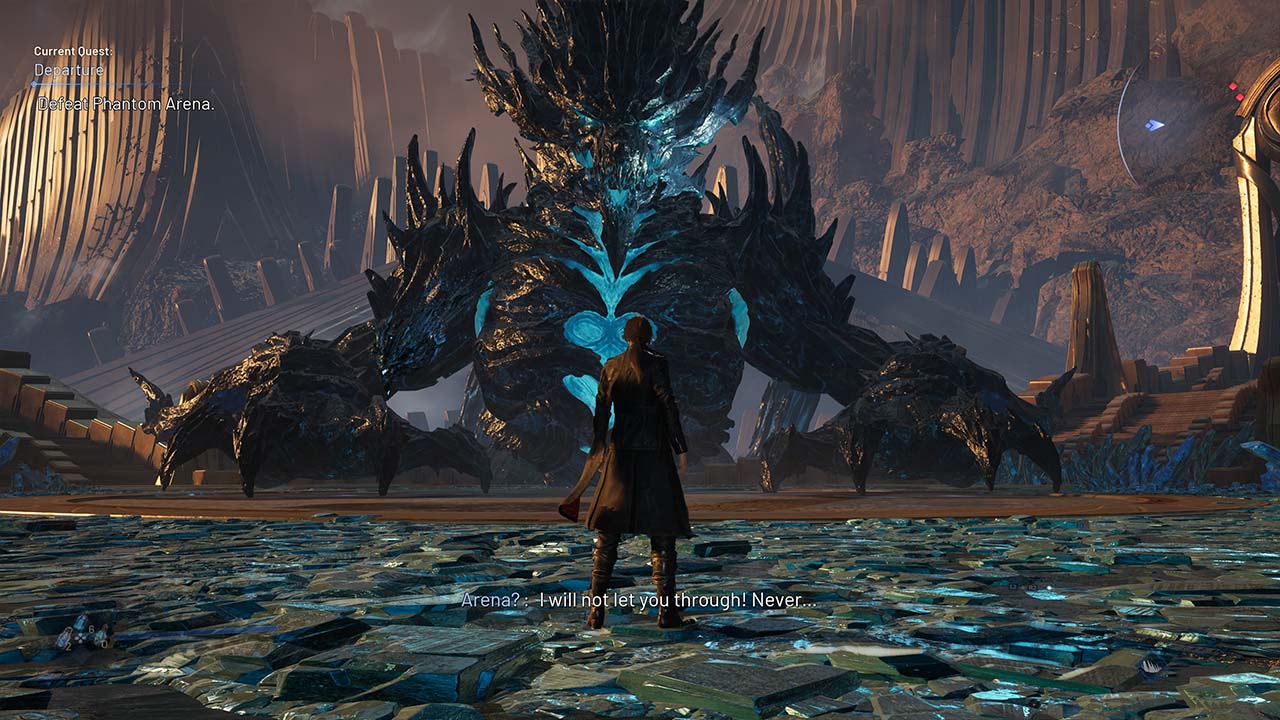Select the Defeat Phantom Arena objective
1280x720 pixels.
click(x=126, y=104)
